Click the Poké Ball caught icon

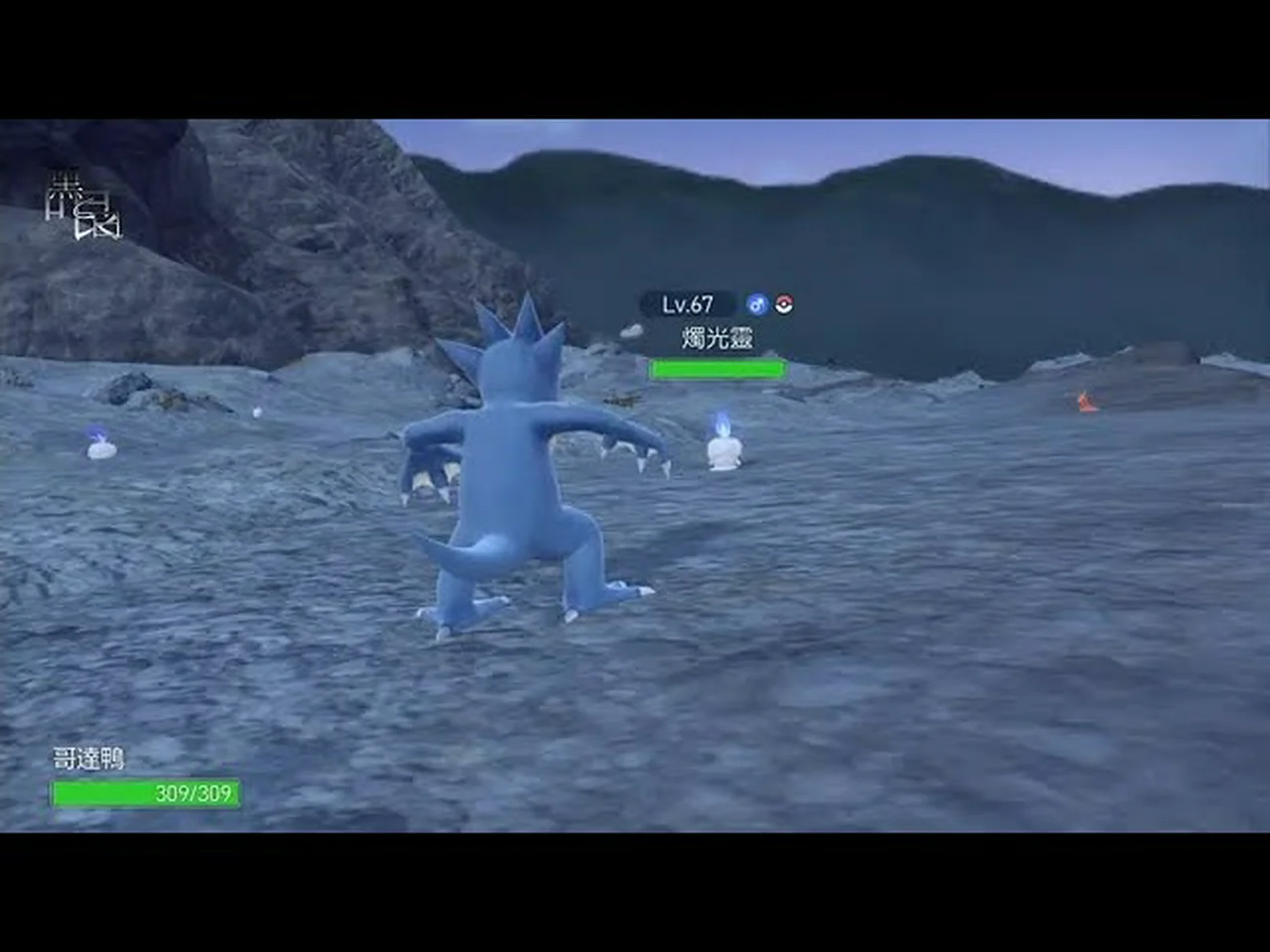pyautogui.click(x=784, y=304)
